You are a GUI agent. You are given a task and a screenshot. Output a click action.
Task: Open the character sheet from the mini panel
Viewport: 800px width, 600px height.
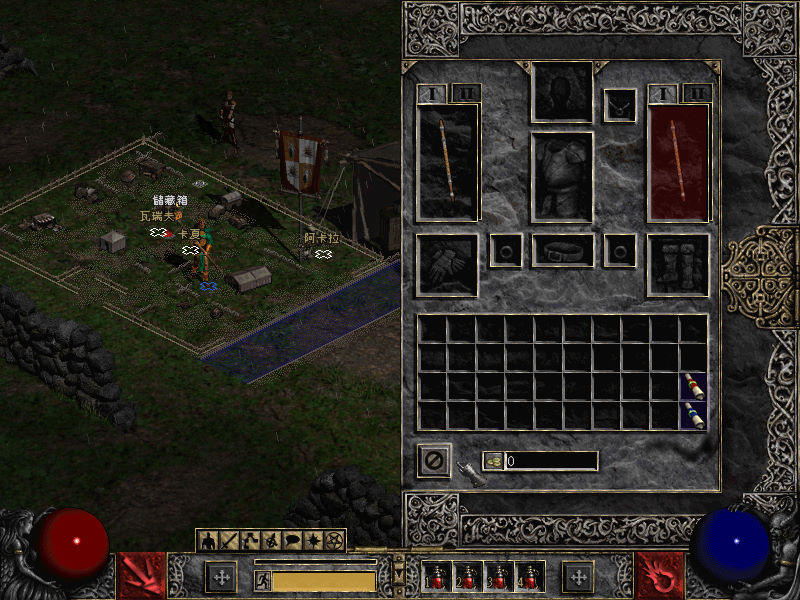[x=209, y=541]
